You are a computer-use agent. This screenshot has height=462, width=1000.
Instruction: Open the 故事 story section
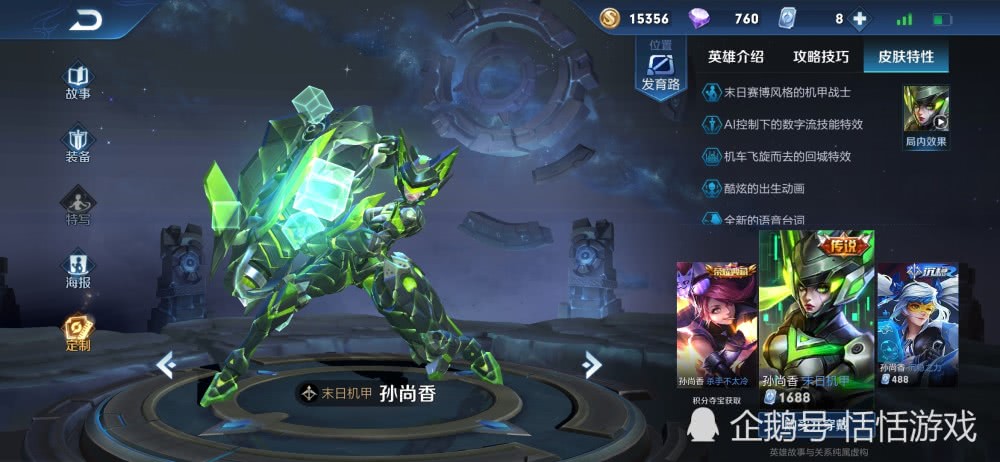tap(78, 81)
